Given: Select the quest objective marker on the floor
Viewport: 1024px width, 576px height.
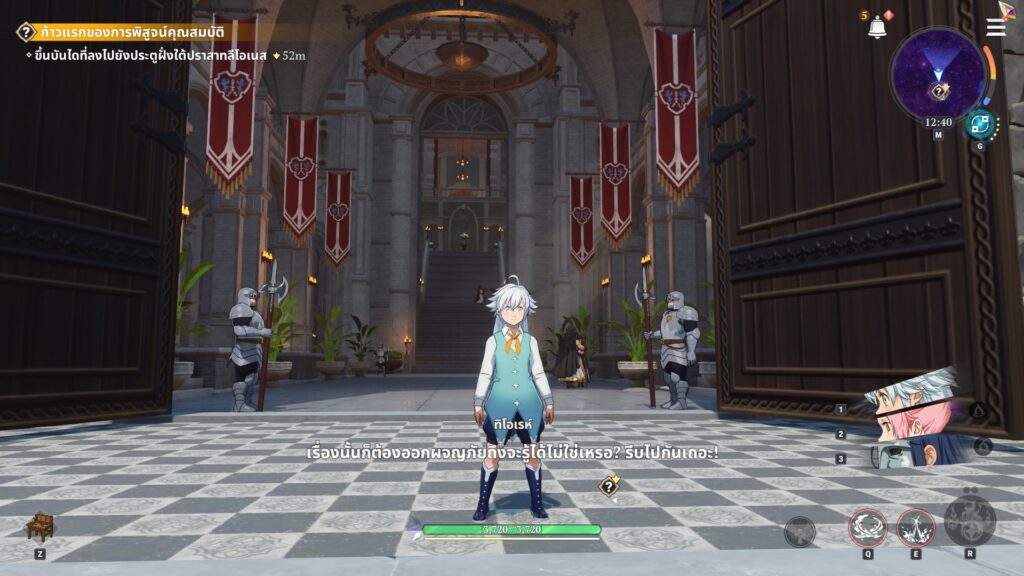Looking at the screenshot, I should 608,487.
